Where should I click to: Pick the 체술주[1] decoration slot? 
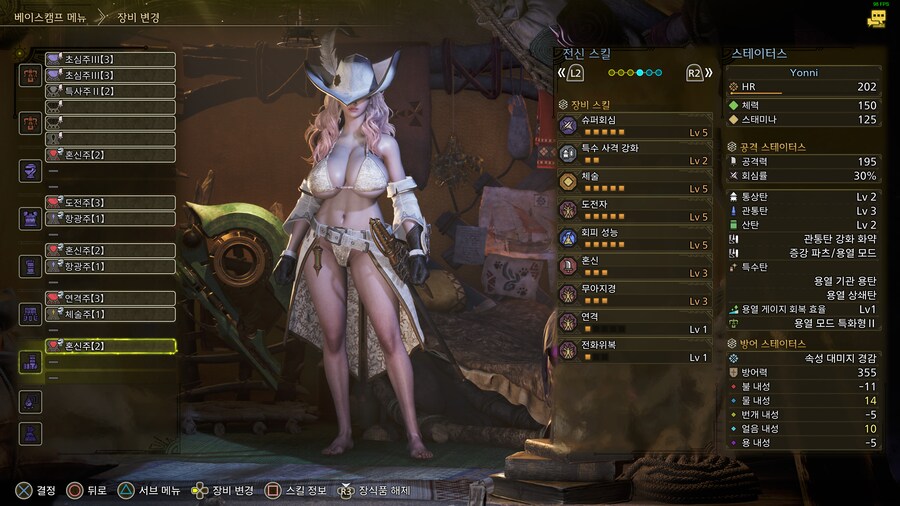[x=110, y=314]
